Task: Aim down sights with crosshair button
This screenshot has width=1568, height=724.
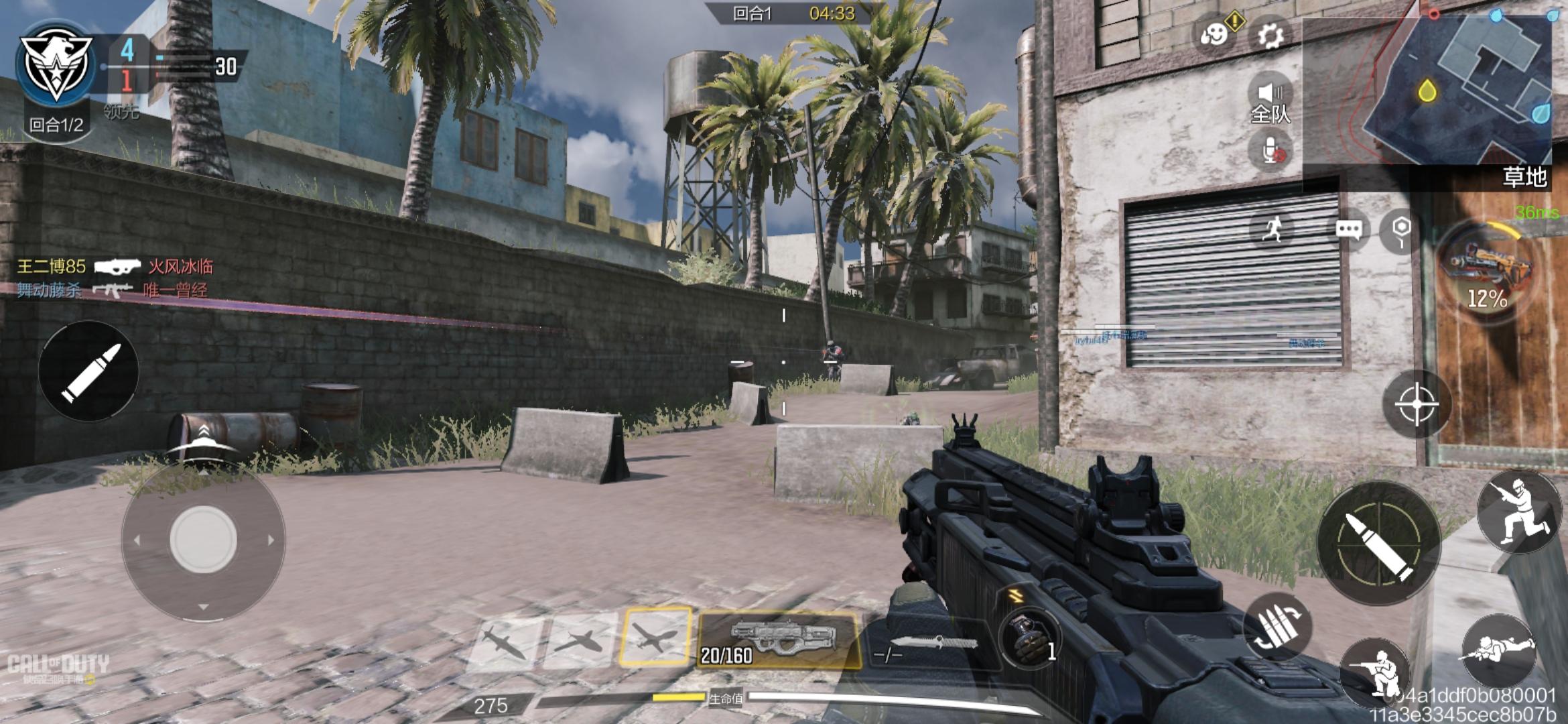Action: [1415, 404]
